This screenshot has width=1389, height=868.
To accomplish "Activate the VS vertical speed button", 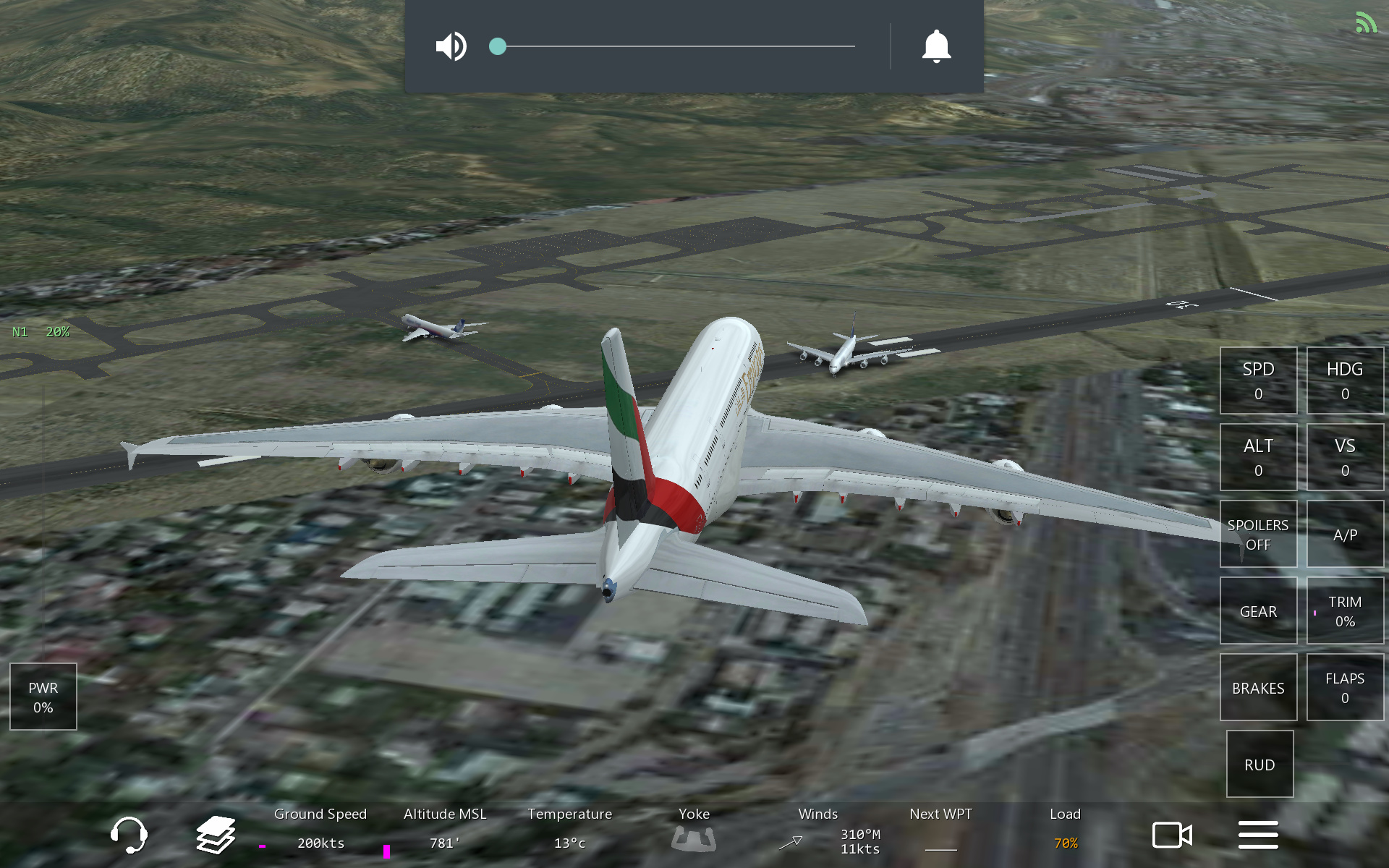I will point(1345,457).
